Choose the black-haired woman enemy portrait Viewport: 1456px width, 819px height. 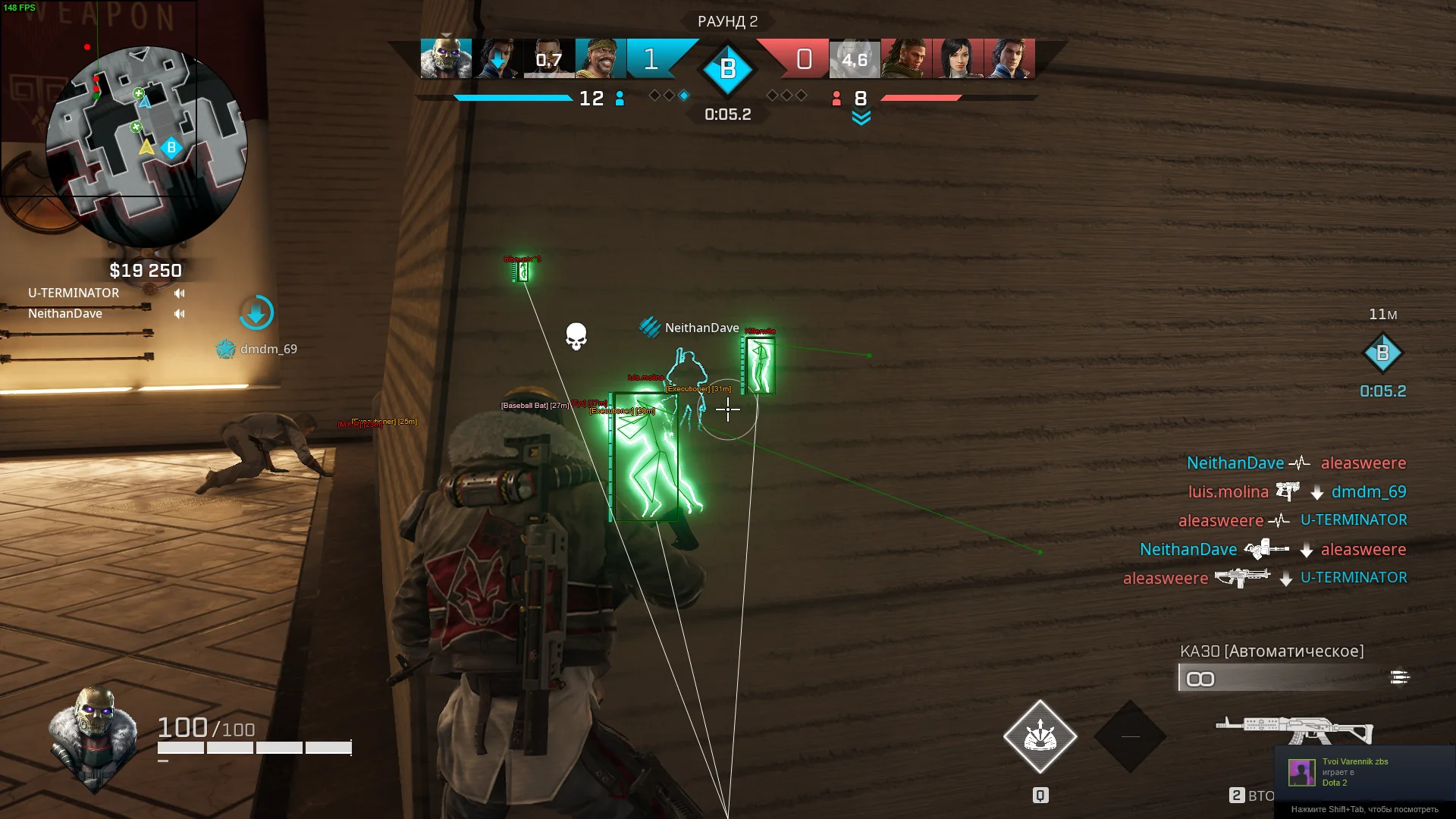pos(957,58)
